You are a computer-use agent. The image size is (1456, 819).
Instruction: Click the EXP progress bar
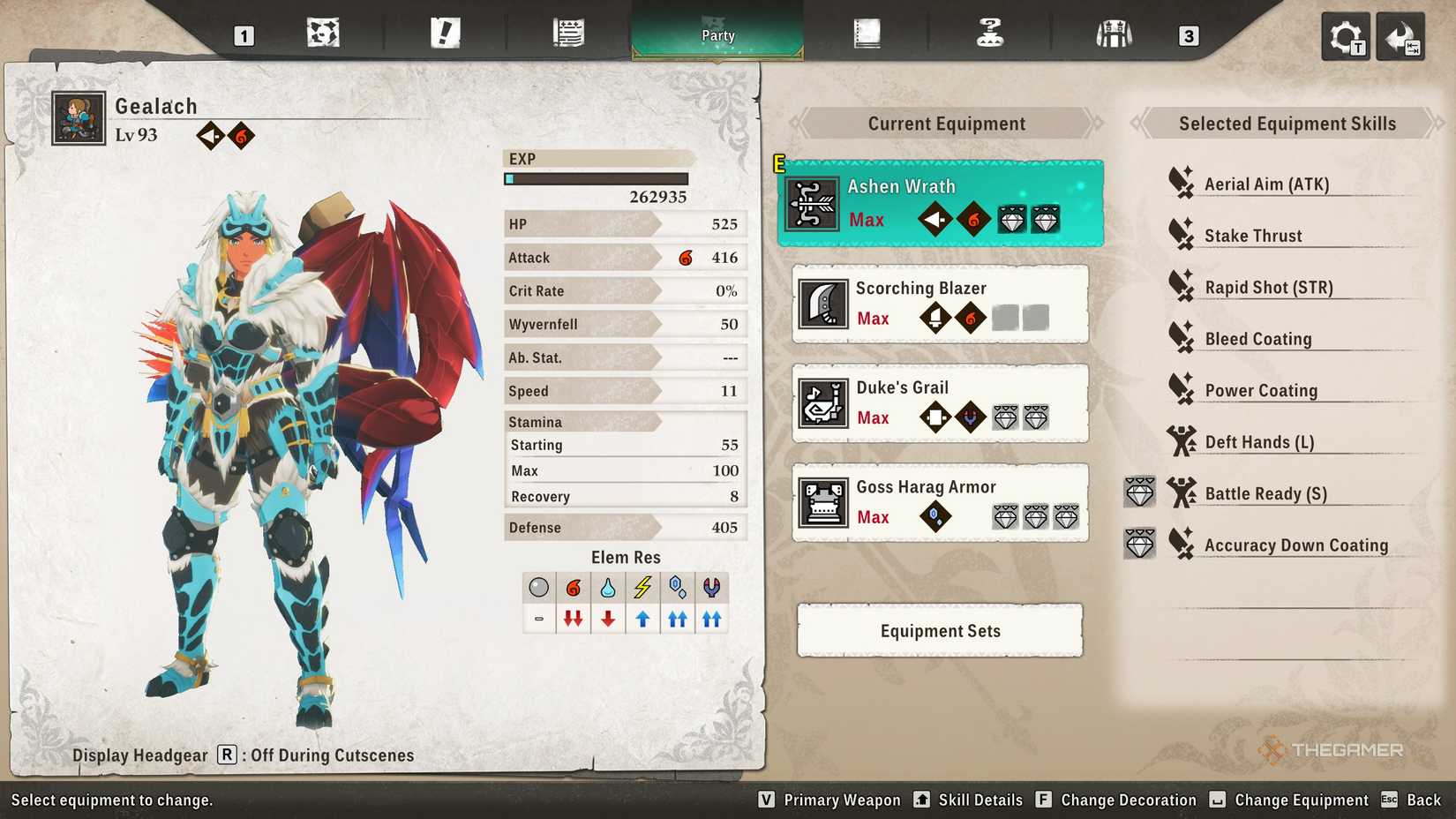598,177
